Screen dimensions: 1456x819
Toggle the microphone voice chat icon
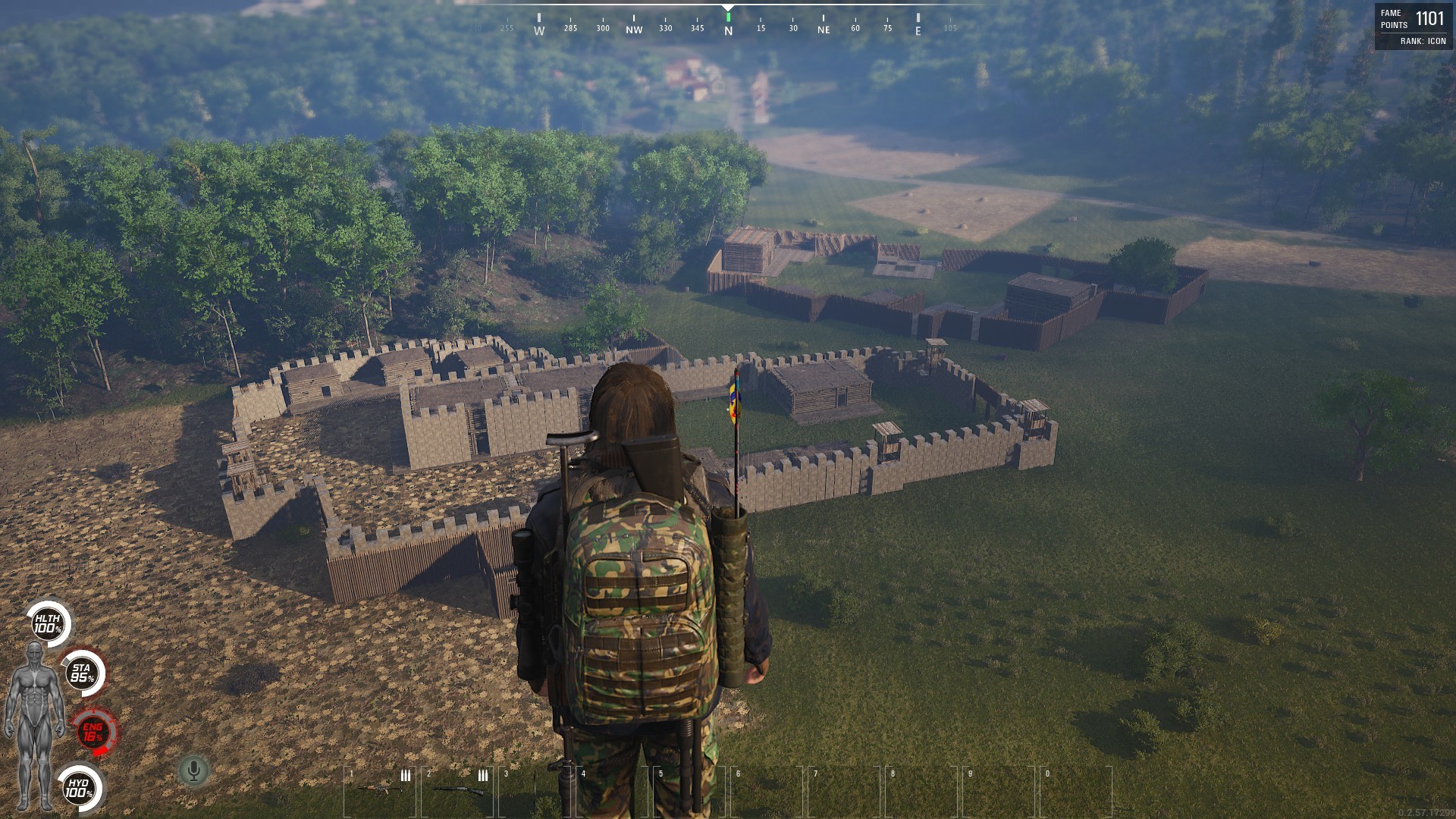click(193, 771)
